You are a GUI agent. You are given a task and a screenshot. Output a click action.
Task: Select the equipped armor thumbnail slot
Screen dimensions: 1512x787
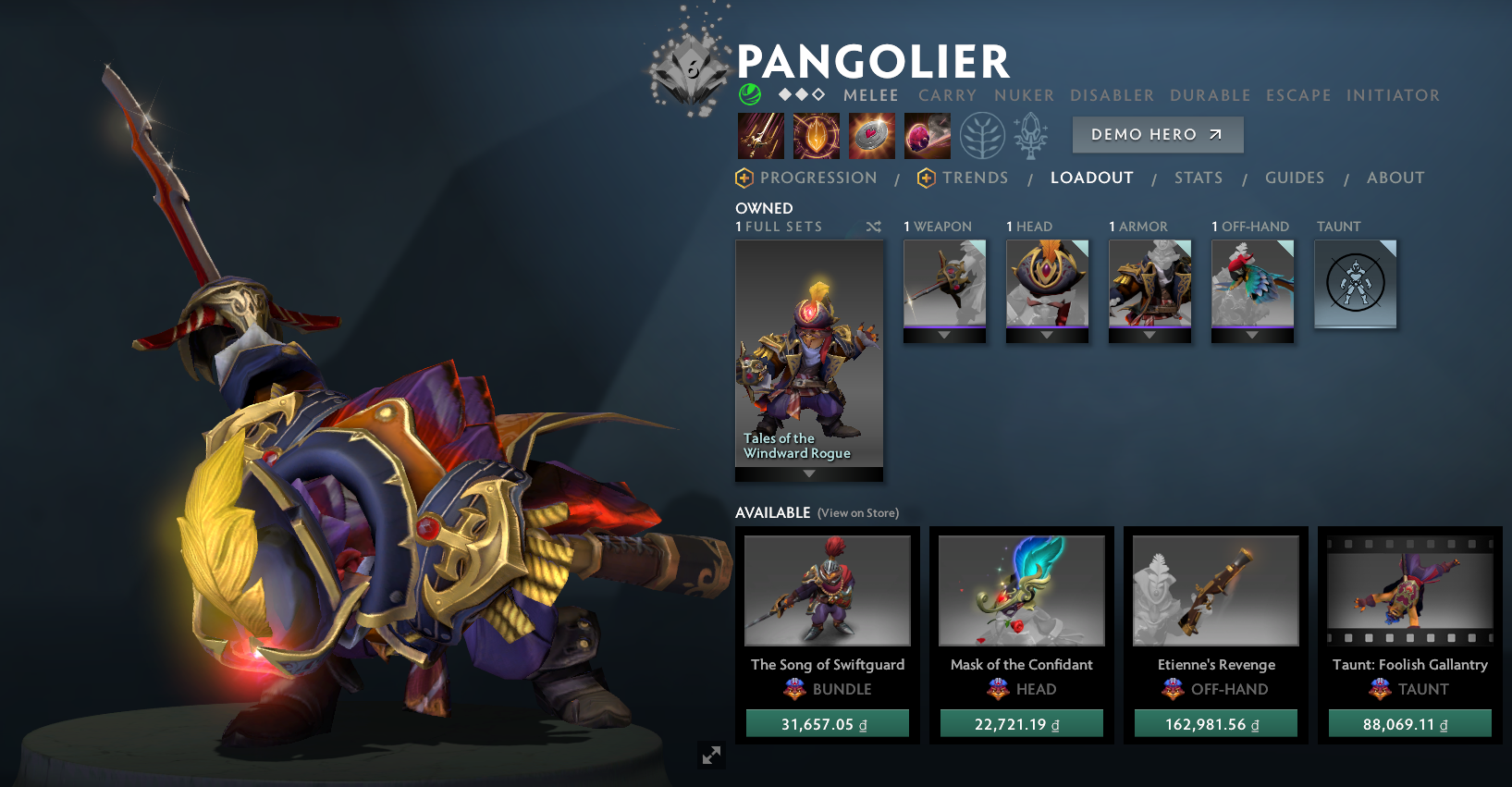coord(1149,287)
